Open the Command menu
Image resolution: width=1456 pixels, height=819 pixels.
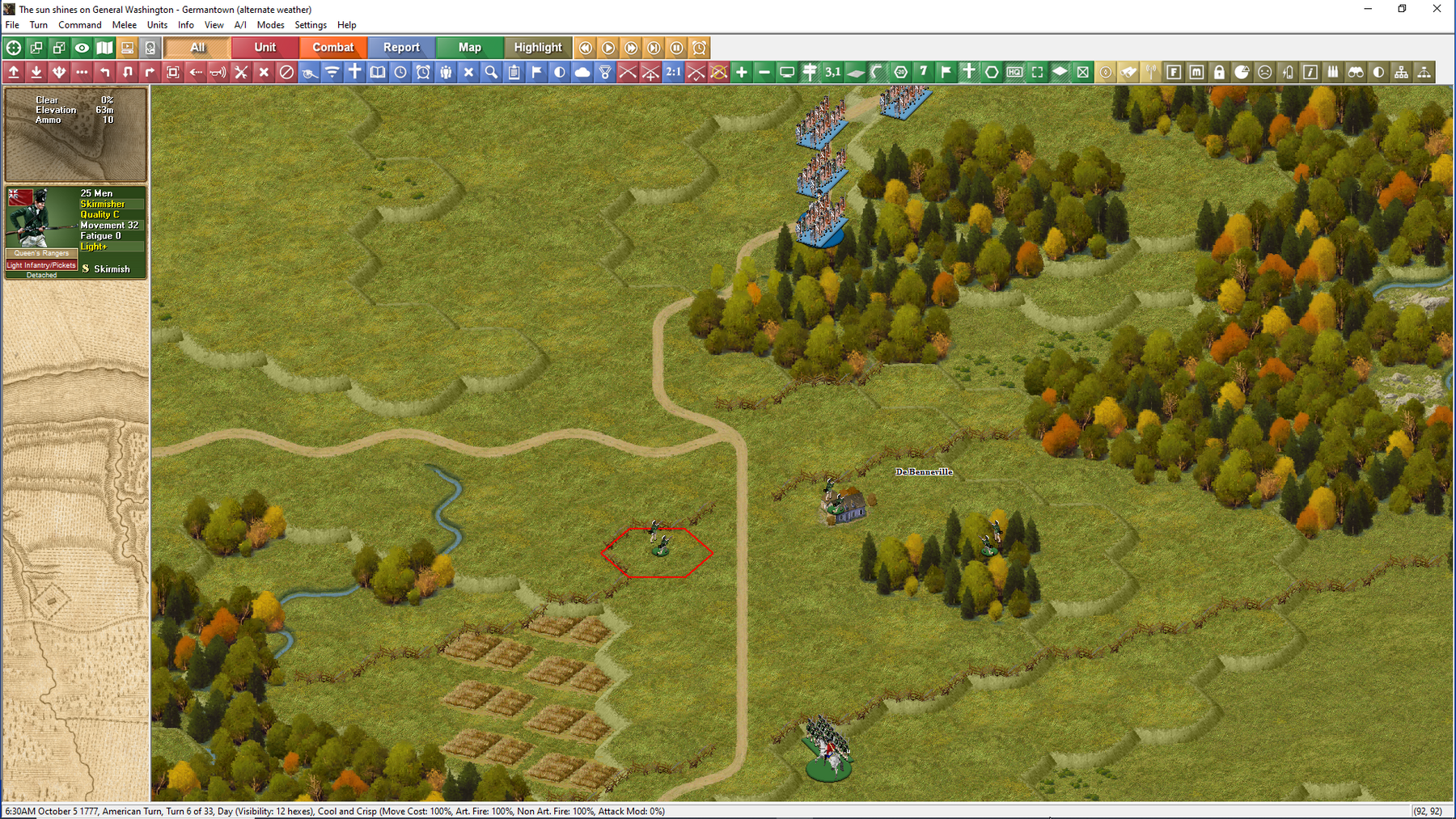point(79,25)
